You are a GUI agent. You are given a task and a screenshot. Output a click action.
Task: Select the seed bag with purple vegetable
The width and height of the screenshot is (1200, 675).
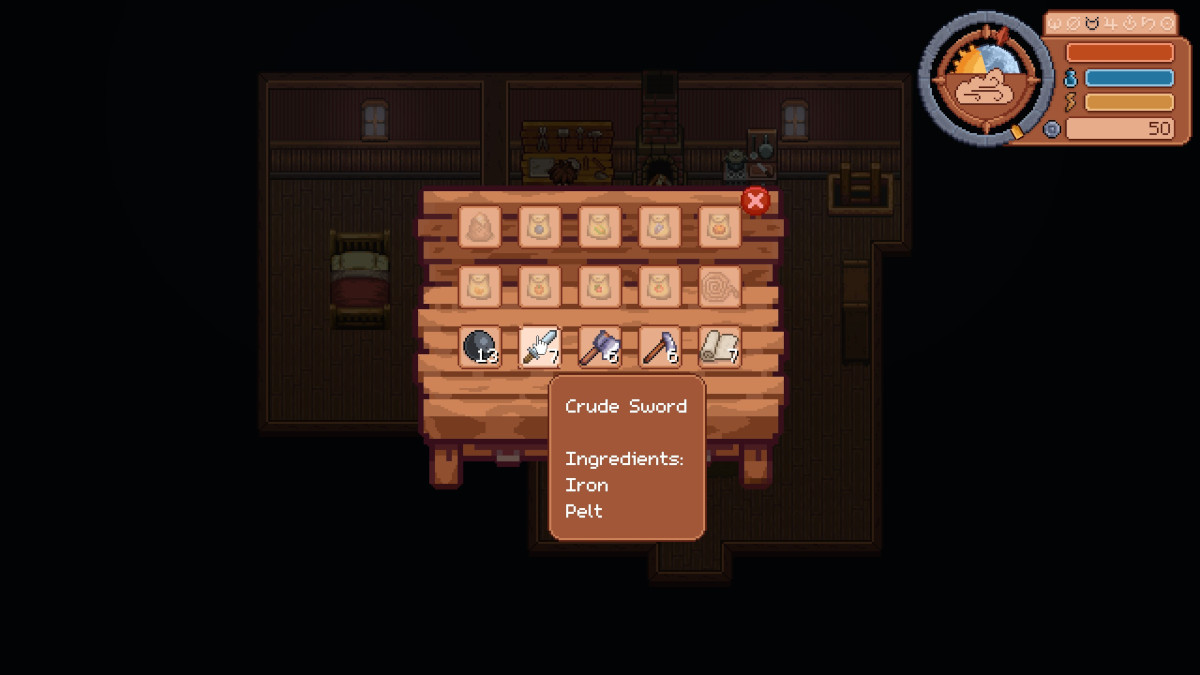(x=659, y=227)
